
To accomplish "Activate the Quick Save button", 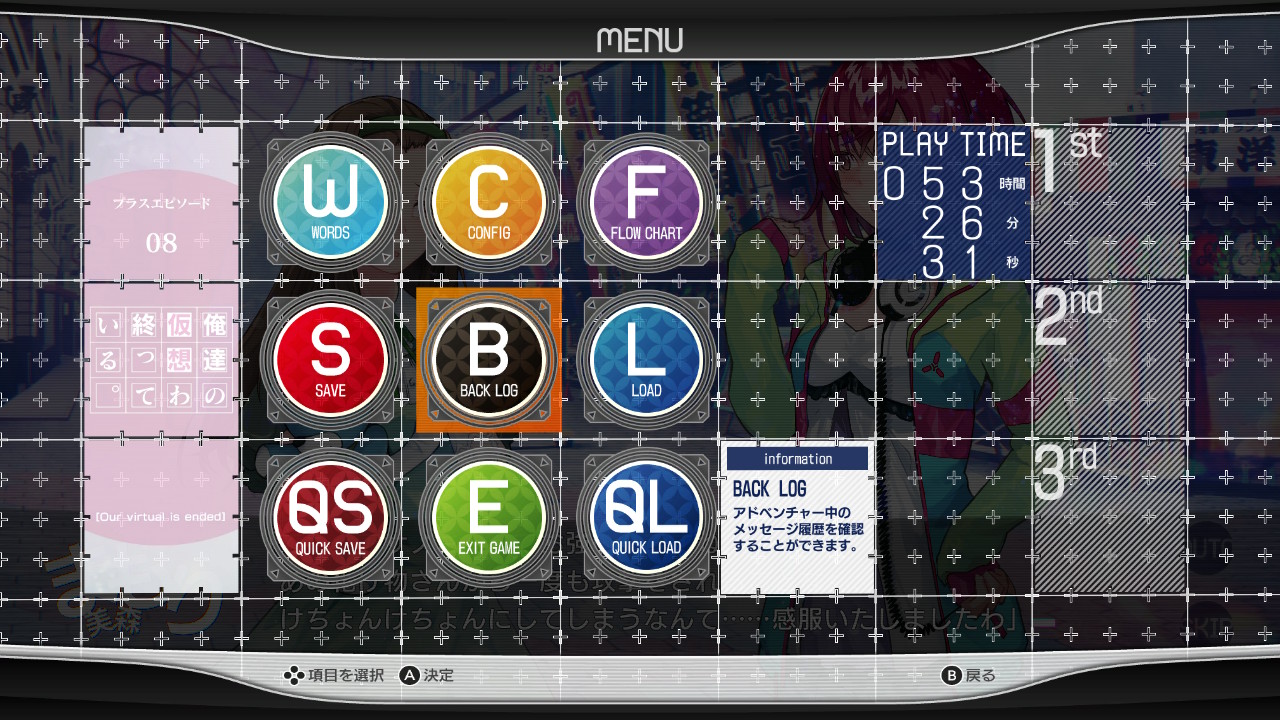I will 330,518.
